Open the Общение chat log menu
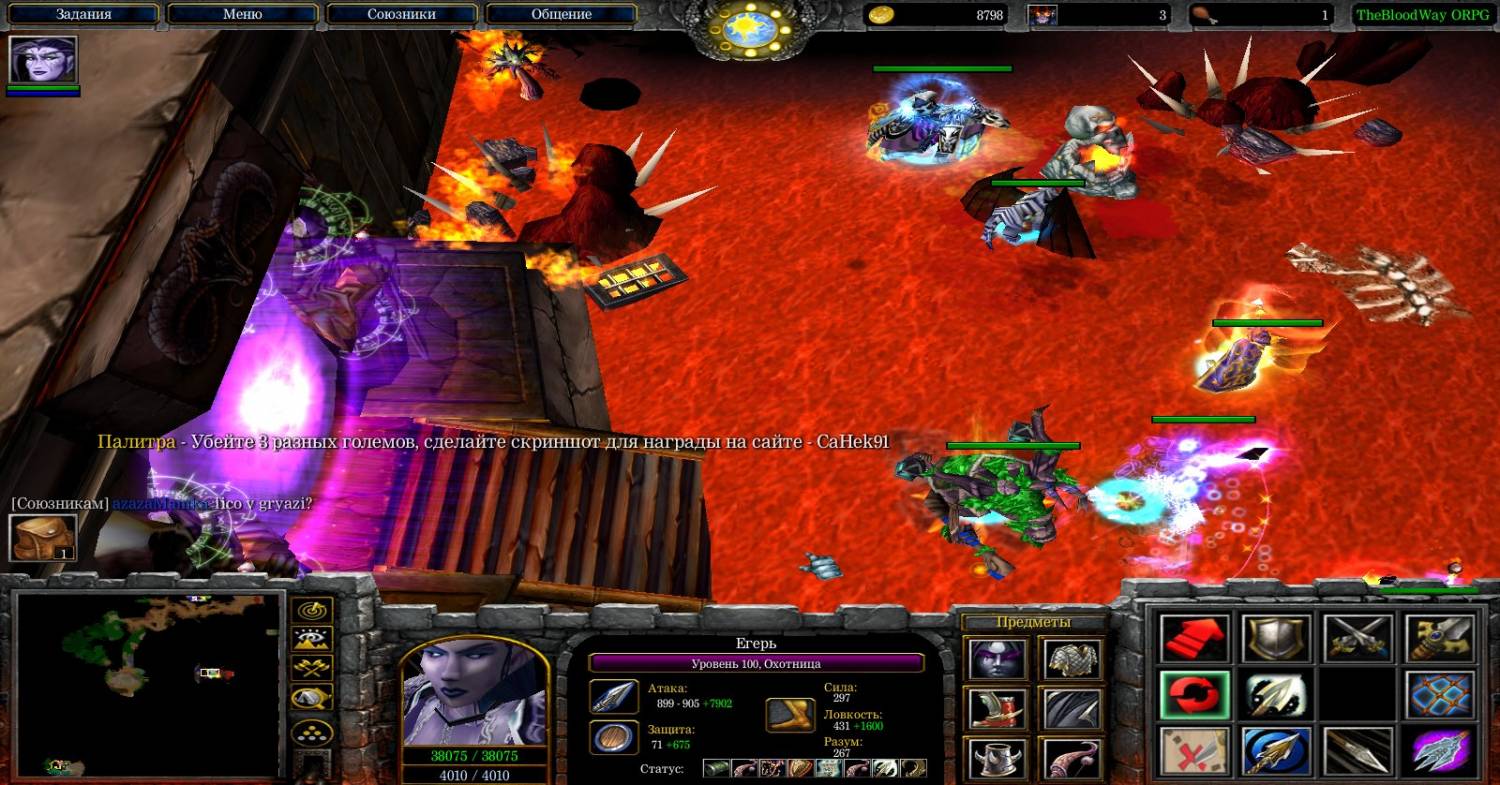This screenshot has width=1500, height=785. click(561, 14)
